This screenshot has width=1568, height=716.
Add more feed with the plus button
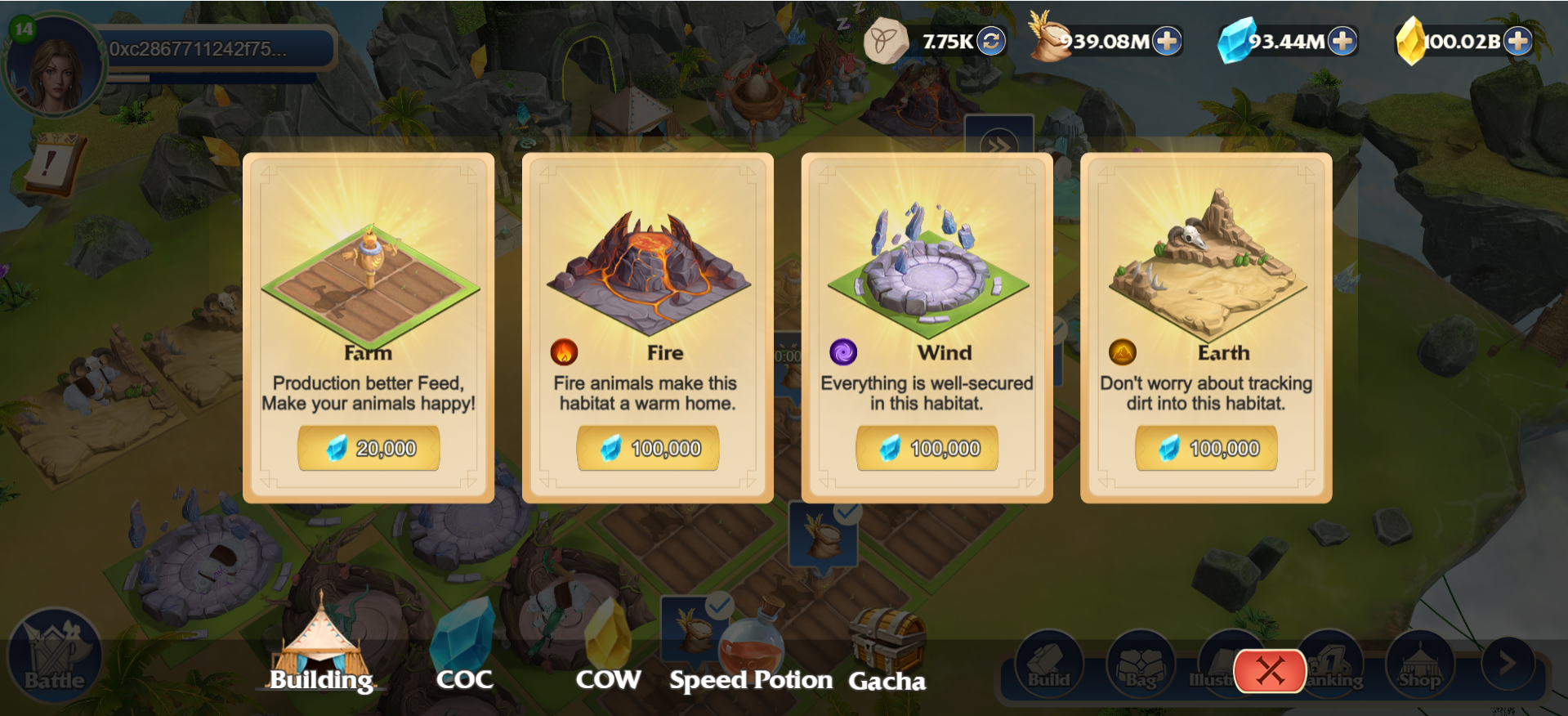tap(1167, 41)
